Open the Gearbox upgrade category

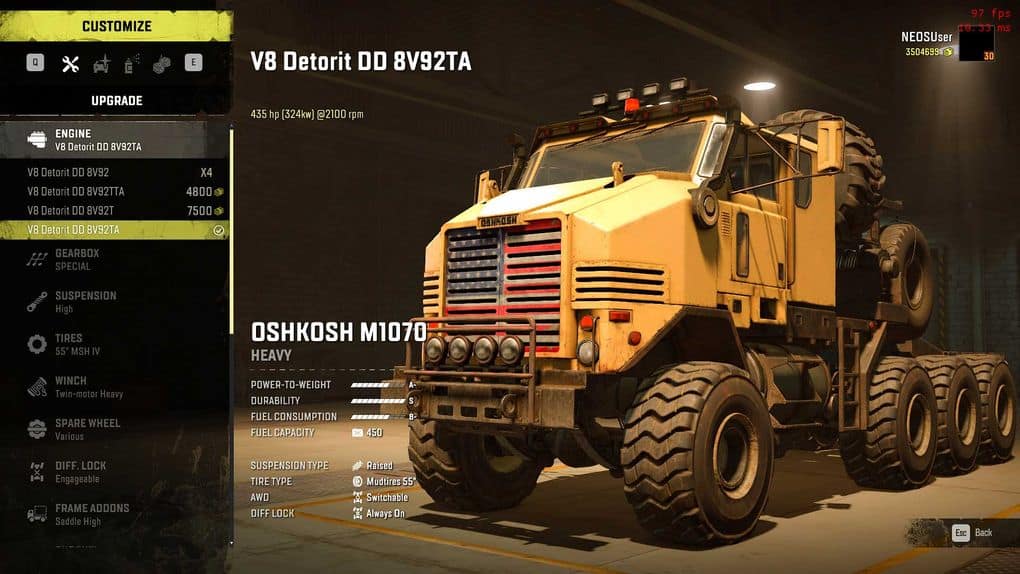(x=114, y=260)
